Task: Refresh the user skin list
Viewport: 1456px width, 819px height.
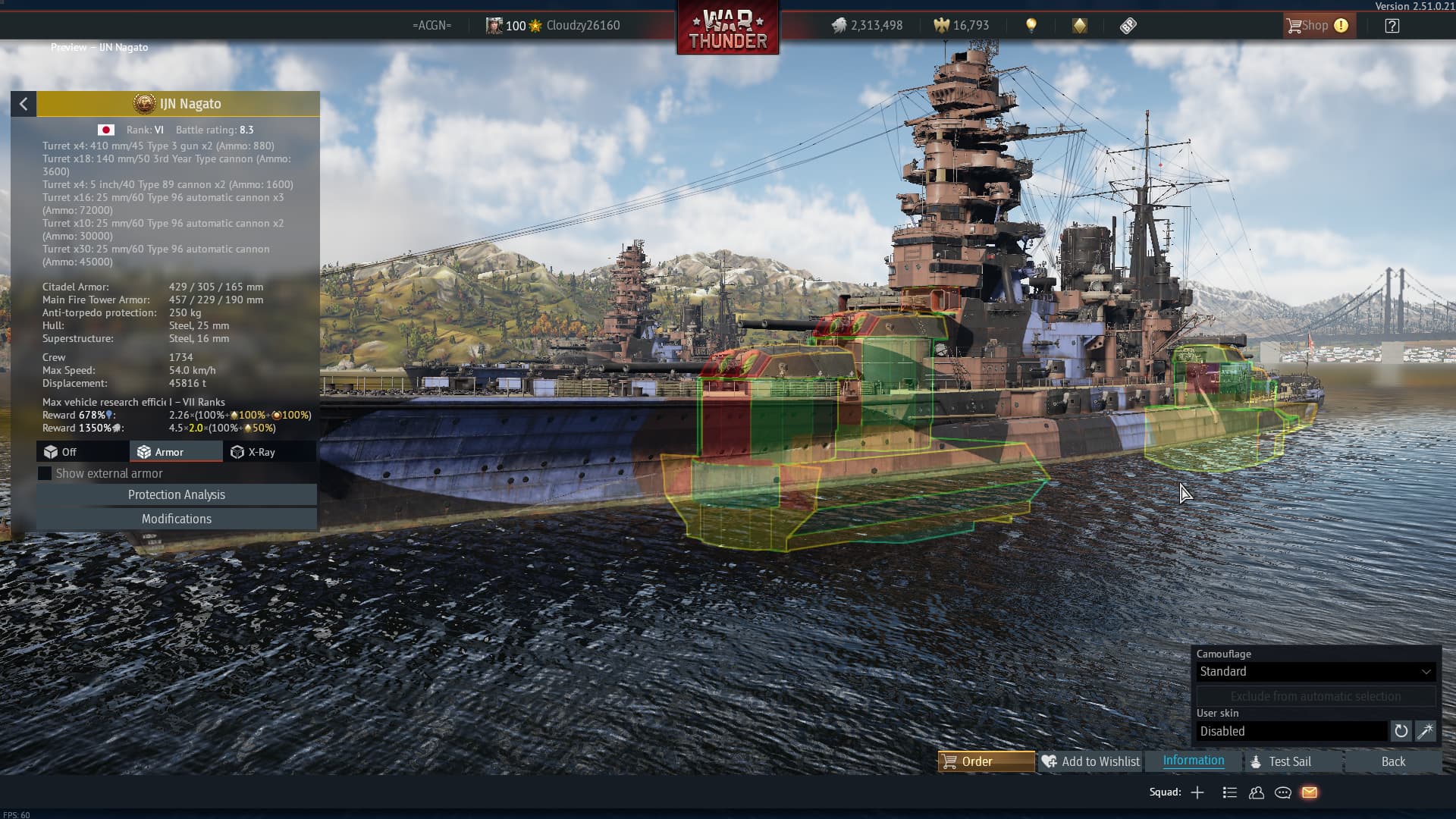Action: click(x=1401, y=731)
